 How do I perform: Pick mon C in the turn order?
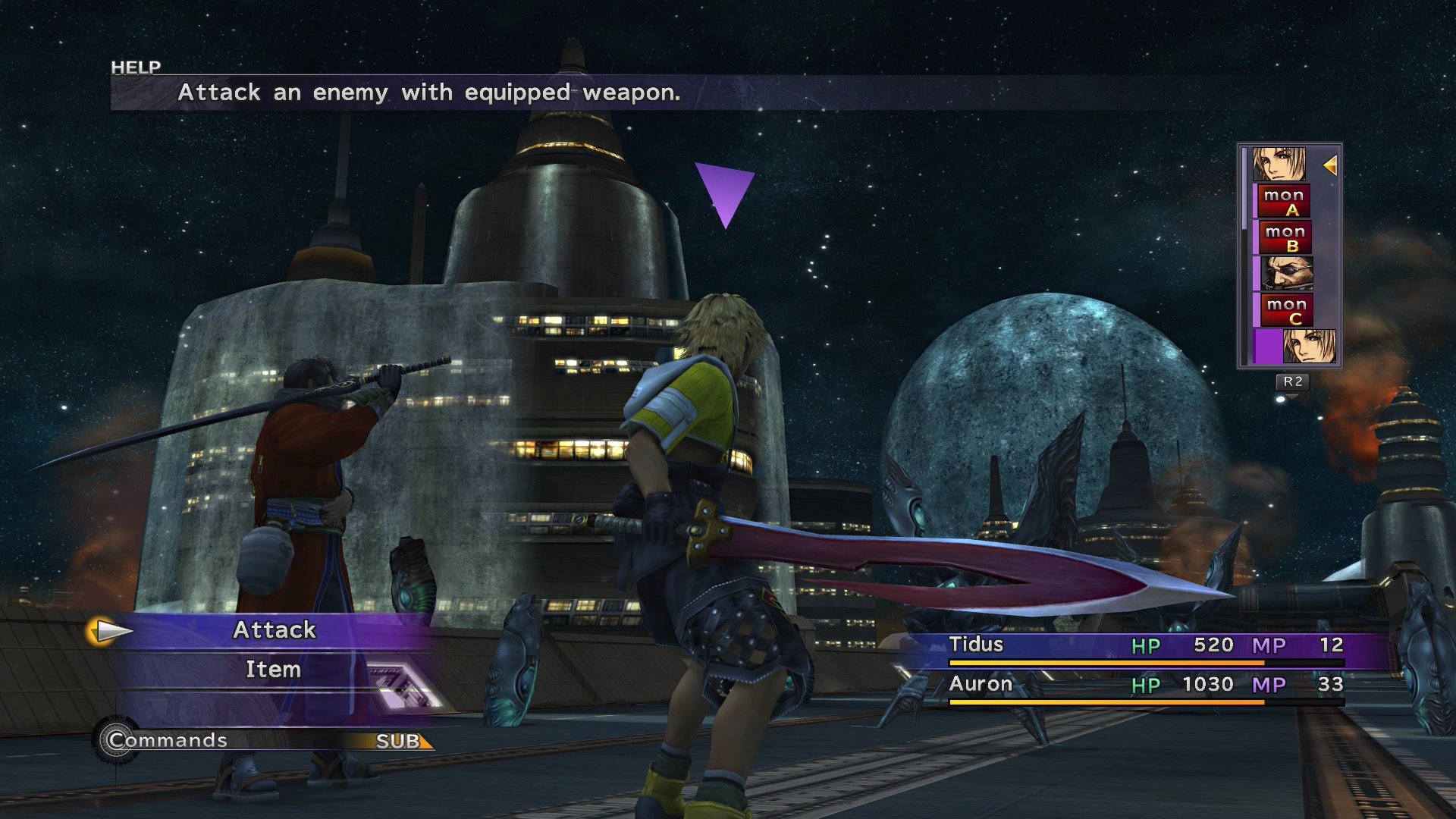1286,310
